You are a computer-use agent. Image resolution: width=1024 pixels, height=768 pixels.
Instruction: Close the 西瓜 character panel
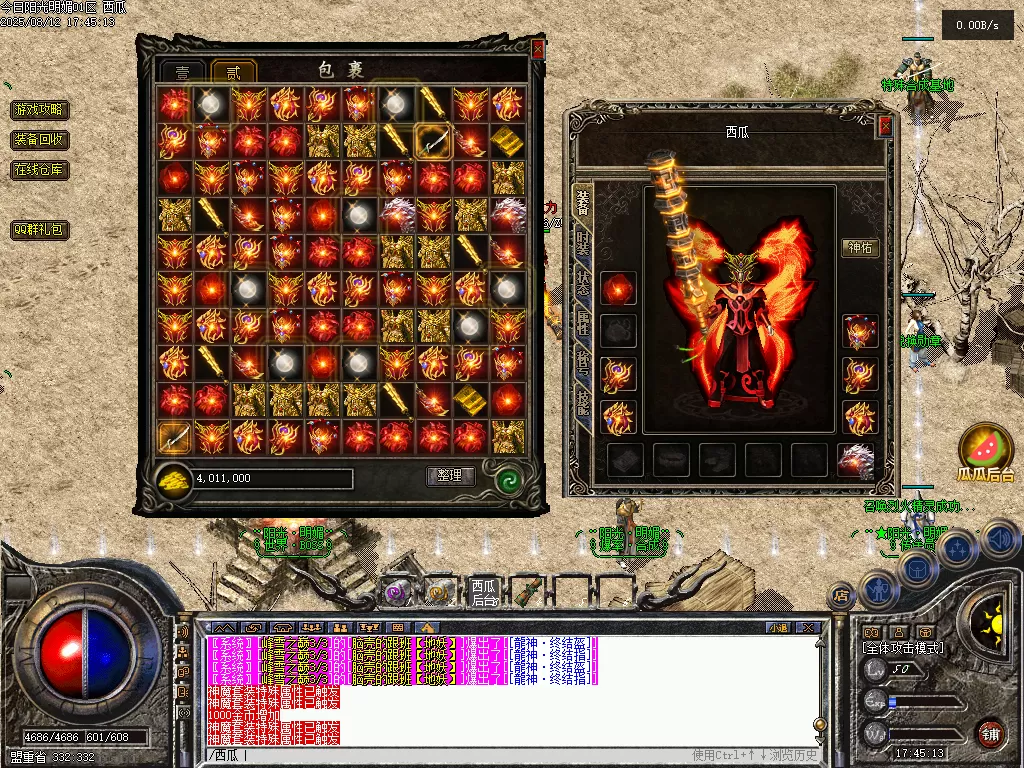coord(885,126)
